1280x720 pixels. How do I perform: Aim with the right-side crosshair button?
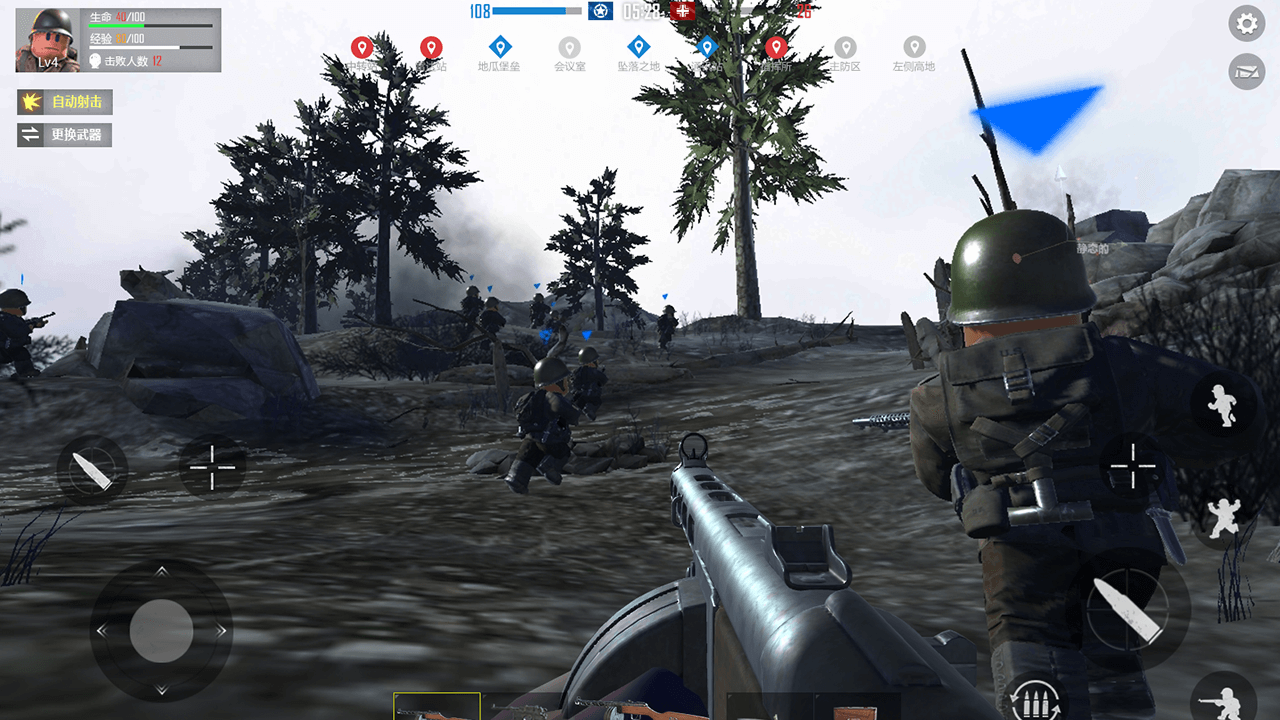[x=1133, y=467]
